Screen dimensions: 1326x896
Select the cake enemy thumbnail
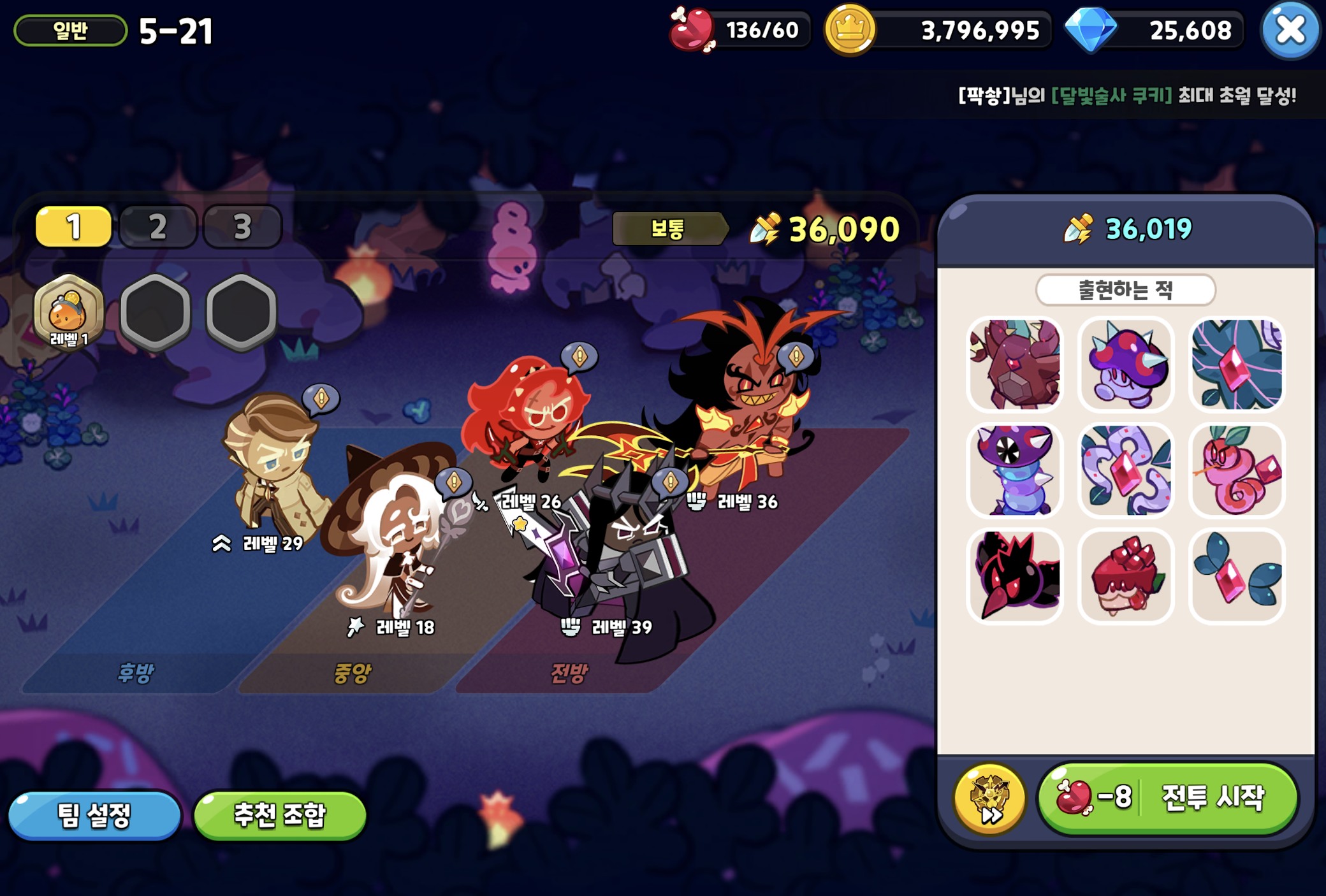(x=1126, y=575)
